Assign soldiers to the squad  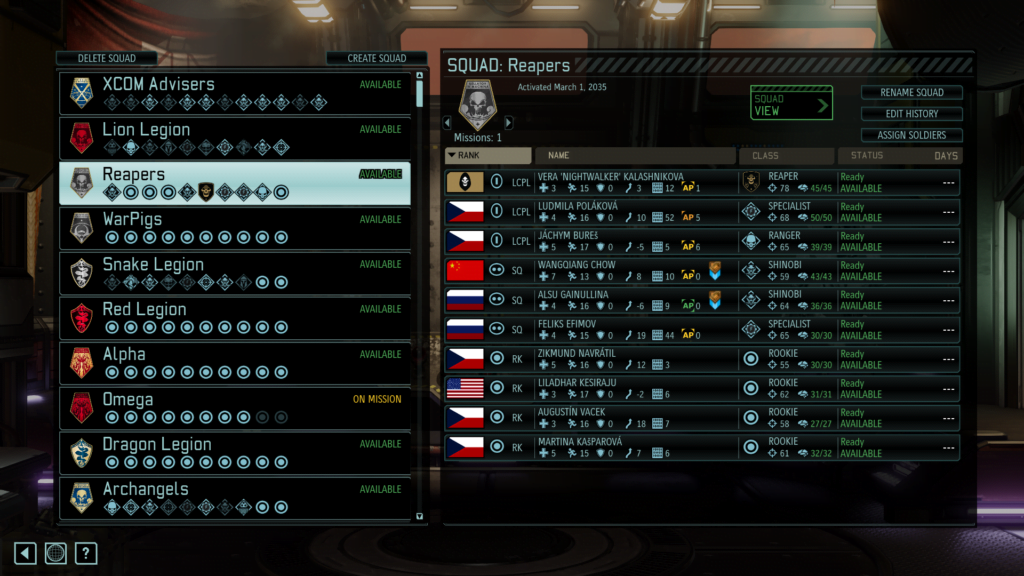tap(911, 135)
